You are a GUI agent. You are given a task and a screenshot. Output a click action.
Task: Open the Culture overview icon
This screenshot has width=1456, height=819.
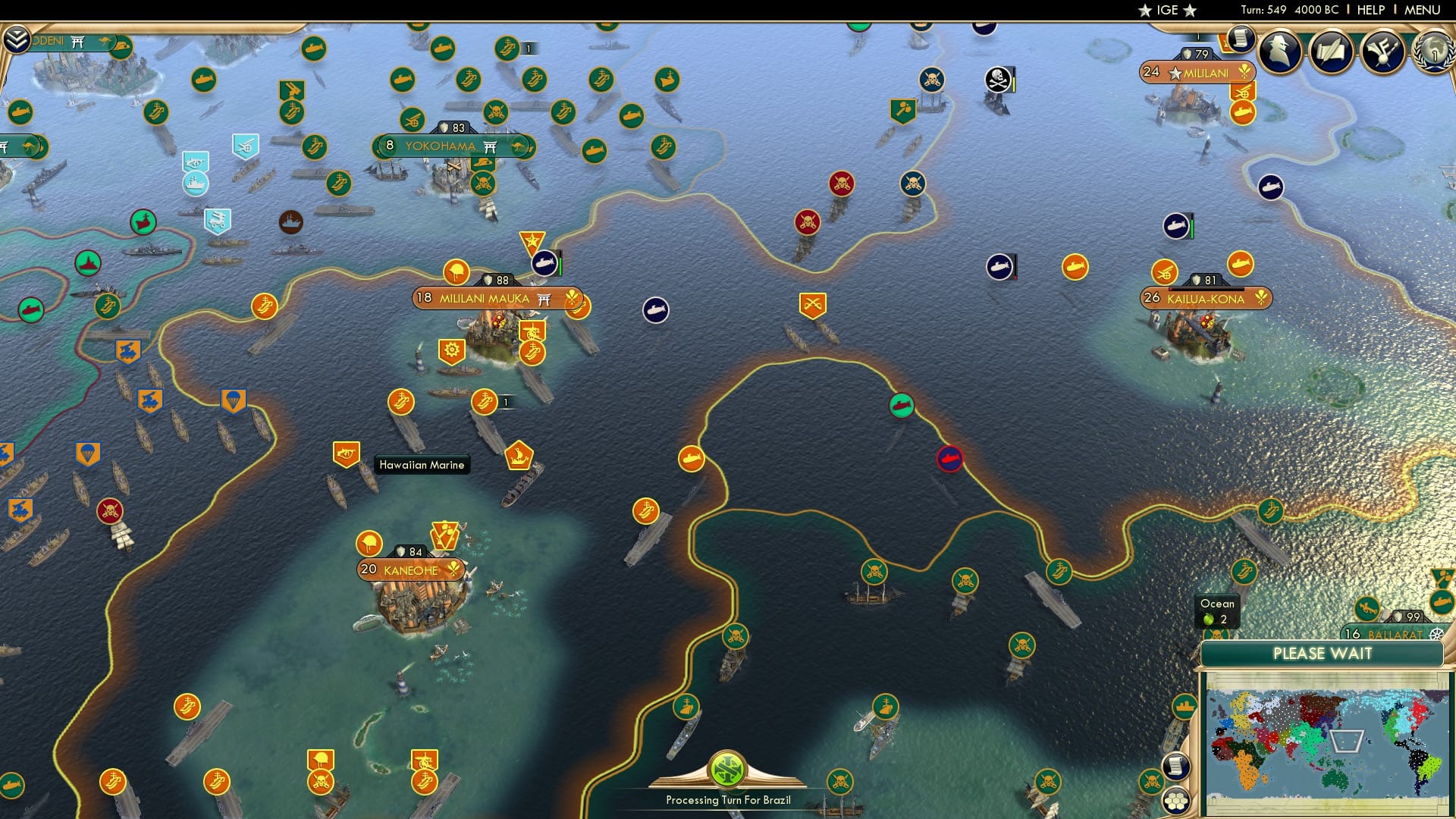click(1382, 53)
